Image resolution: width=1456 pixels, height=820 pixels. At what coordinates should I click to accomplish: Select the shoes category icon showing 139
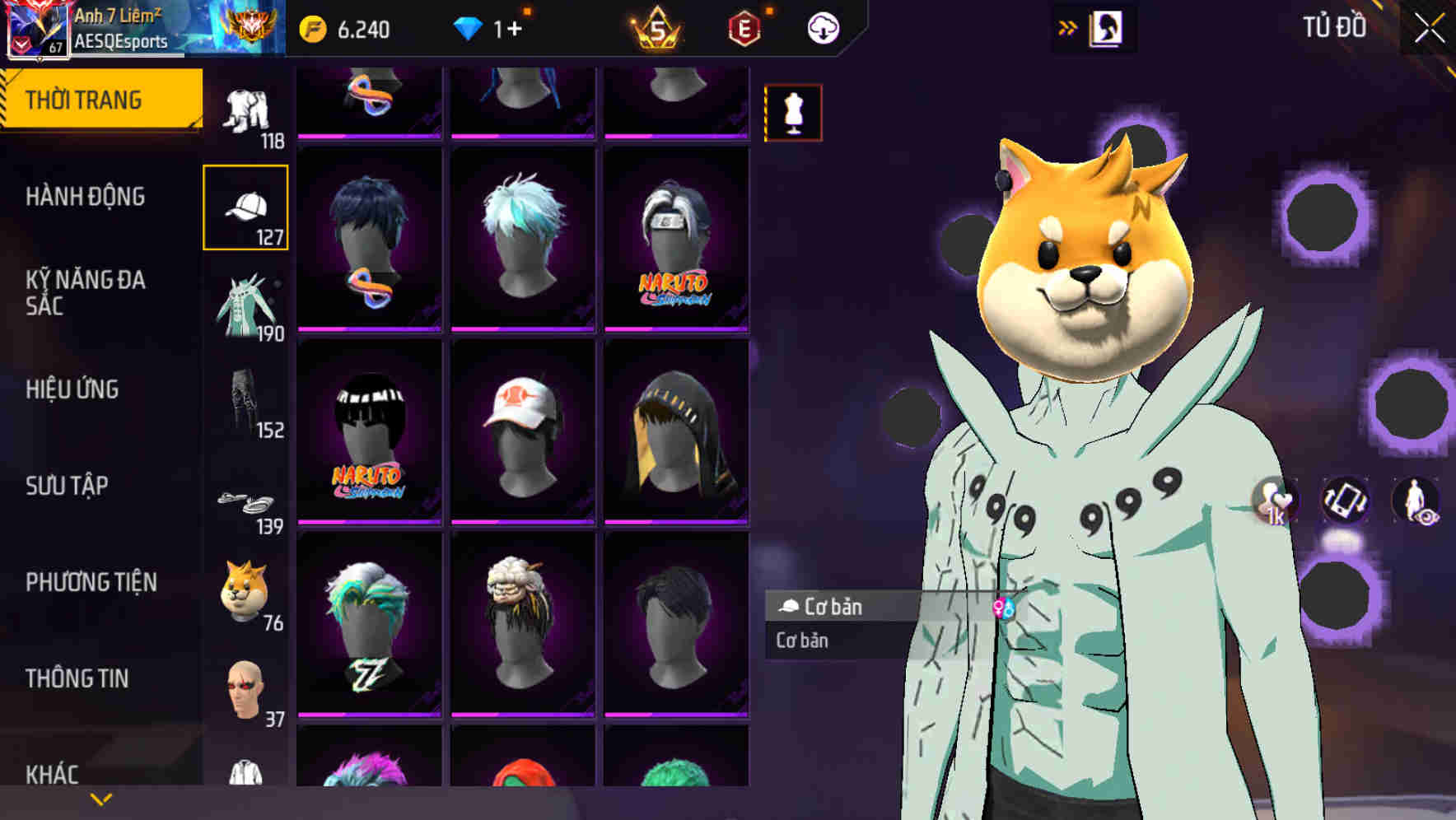tap(246, 500)
